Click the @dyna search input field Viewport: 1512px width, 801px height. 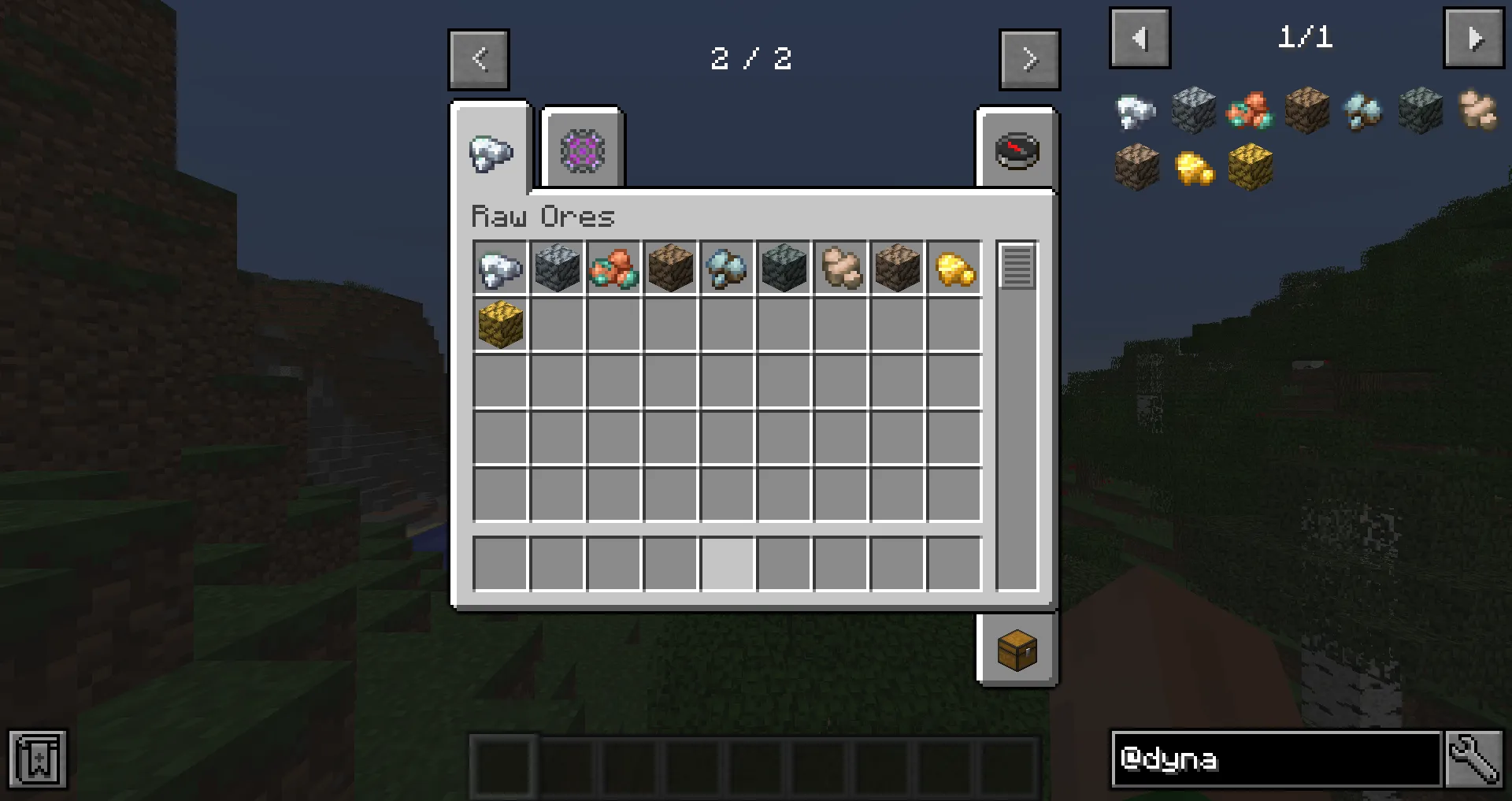coord(1276,759)
